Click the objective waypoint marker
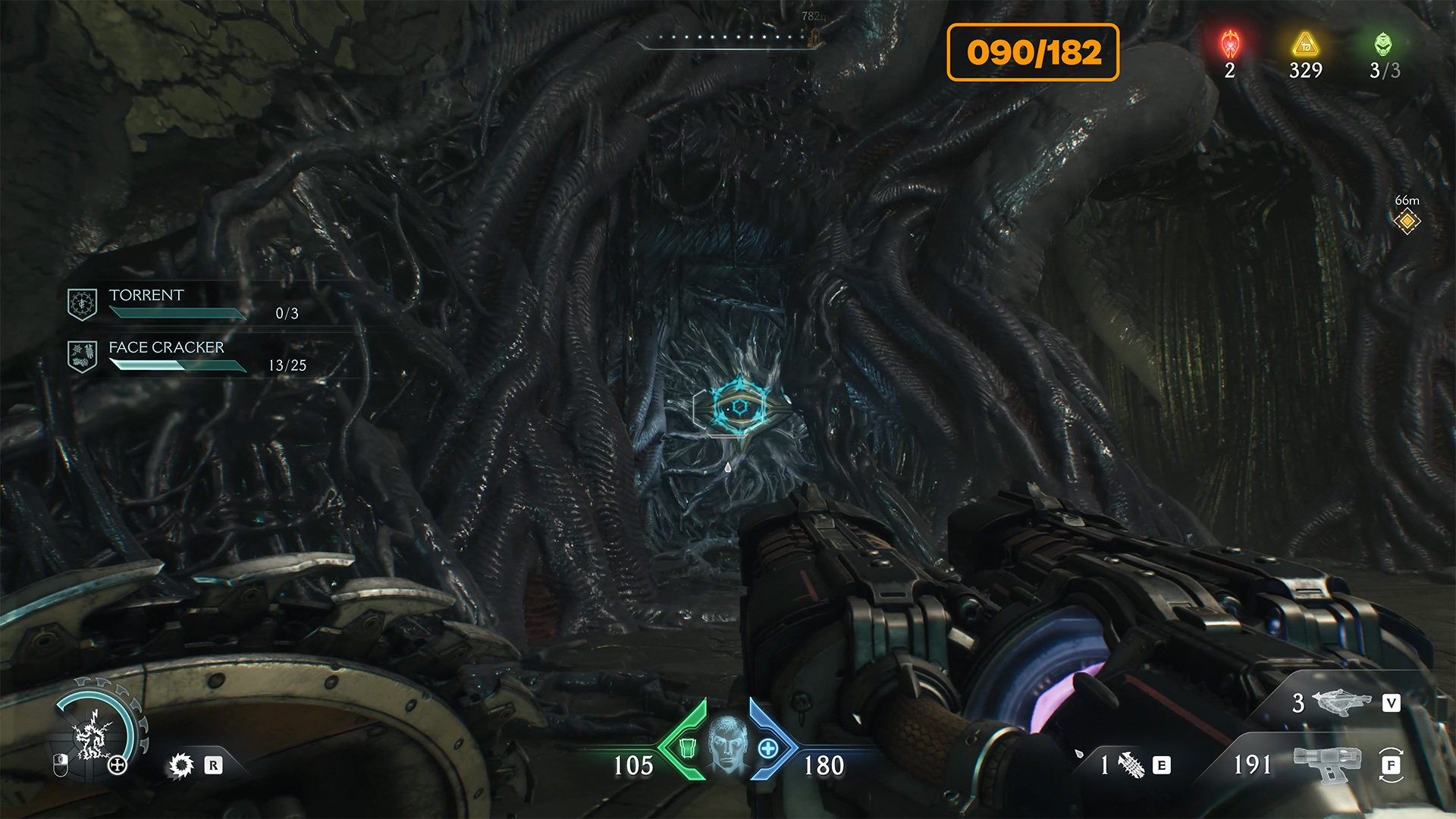1456x819 pixels. pos(1407,221)
